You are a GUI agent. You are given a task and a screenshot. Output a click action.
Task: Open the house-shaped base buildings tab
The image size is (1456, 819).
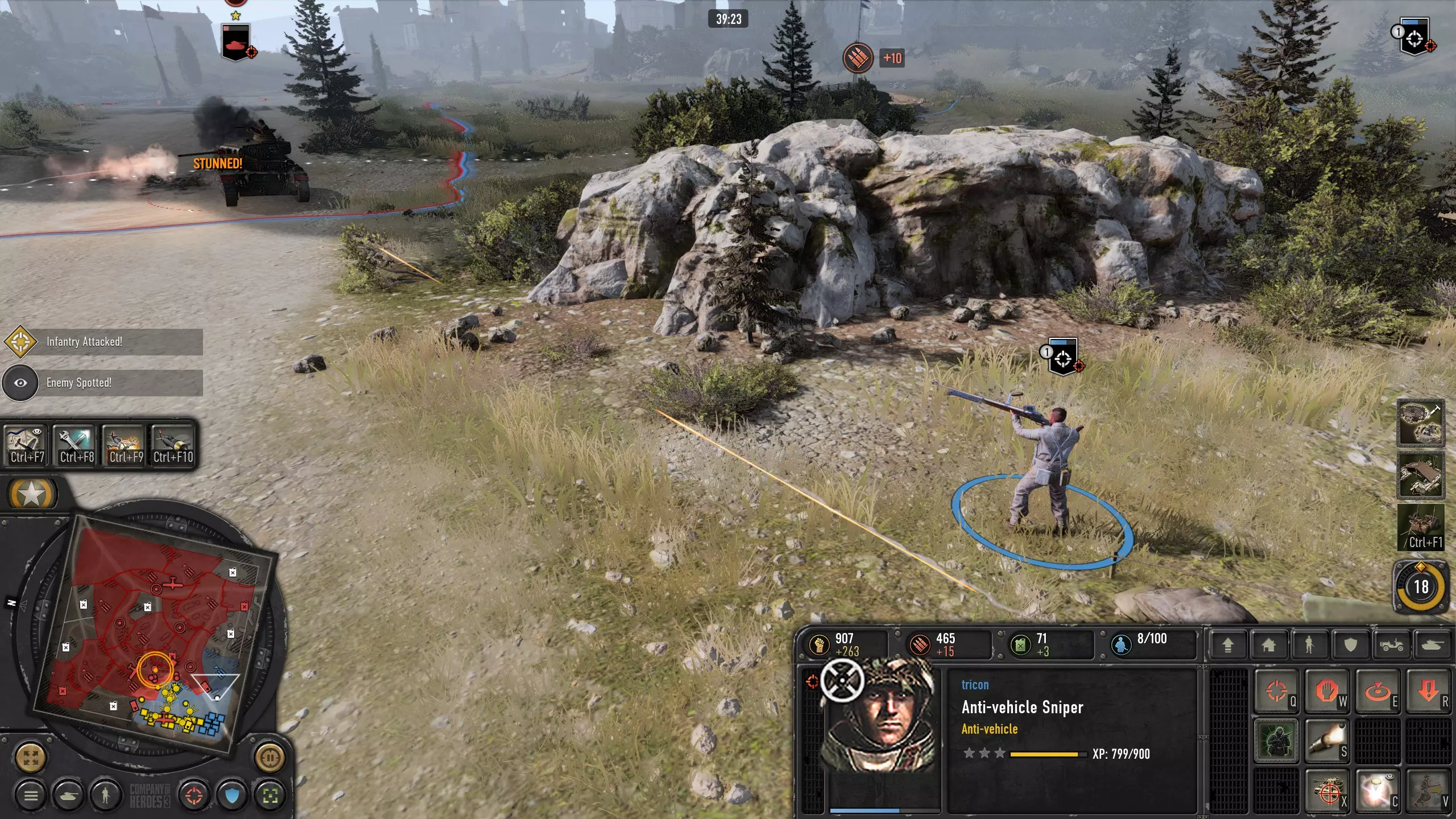pyautogui.click(x=1268, y=646)
